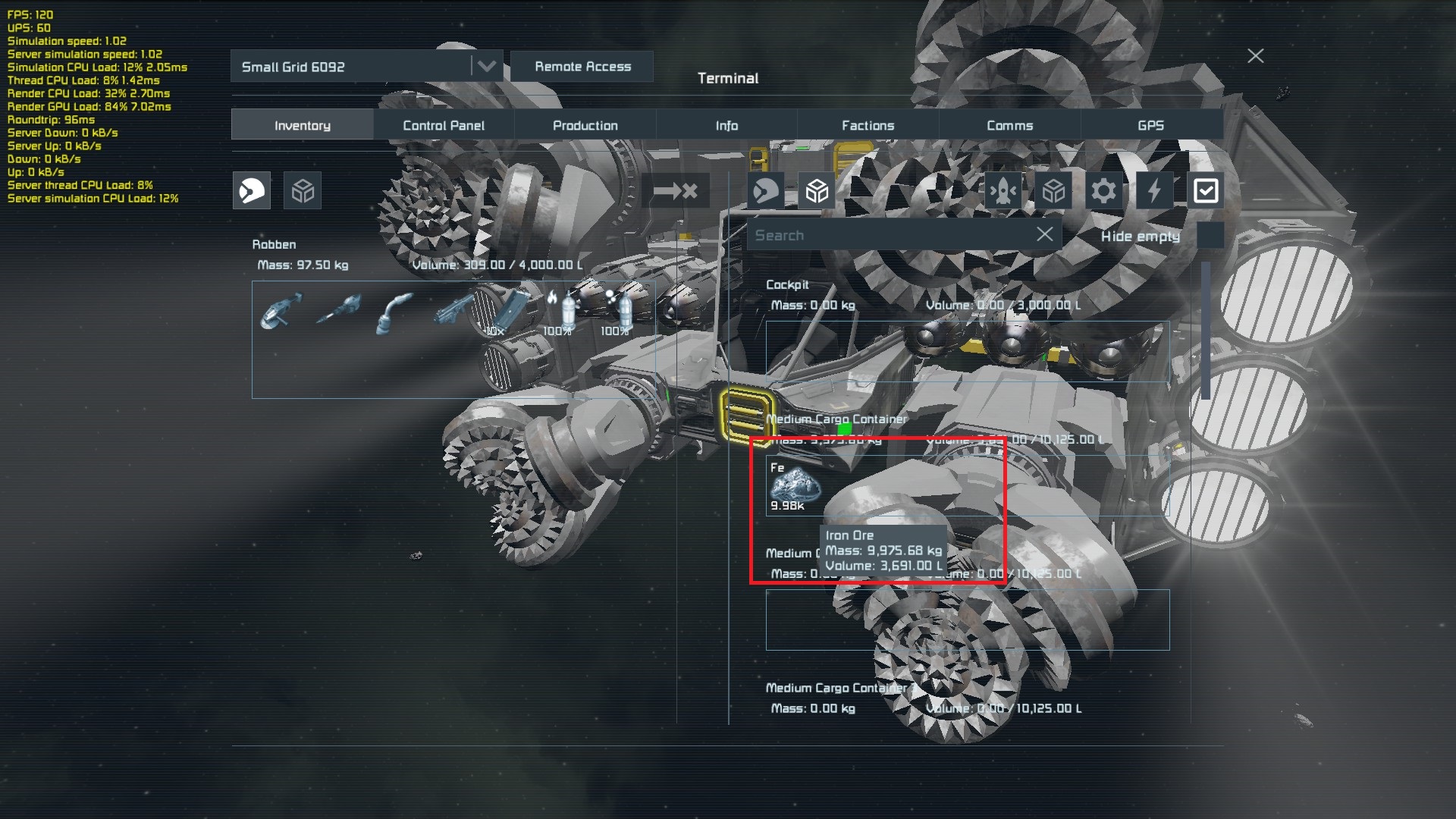Select the Inventory tab
Viewport: 1456px width, 819px height.
point(302,125)
